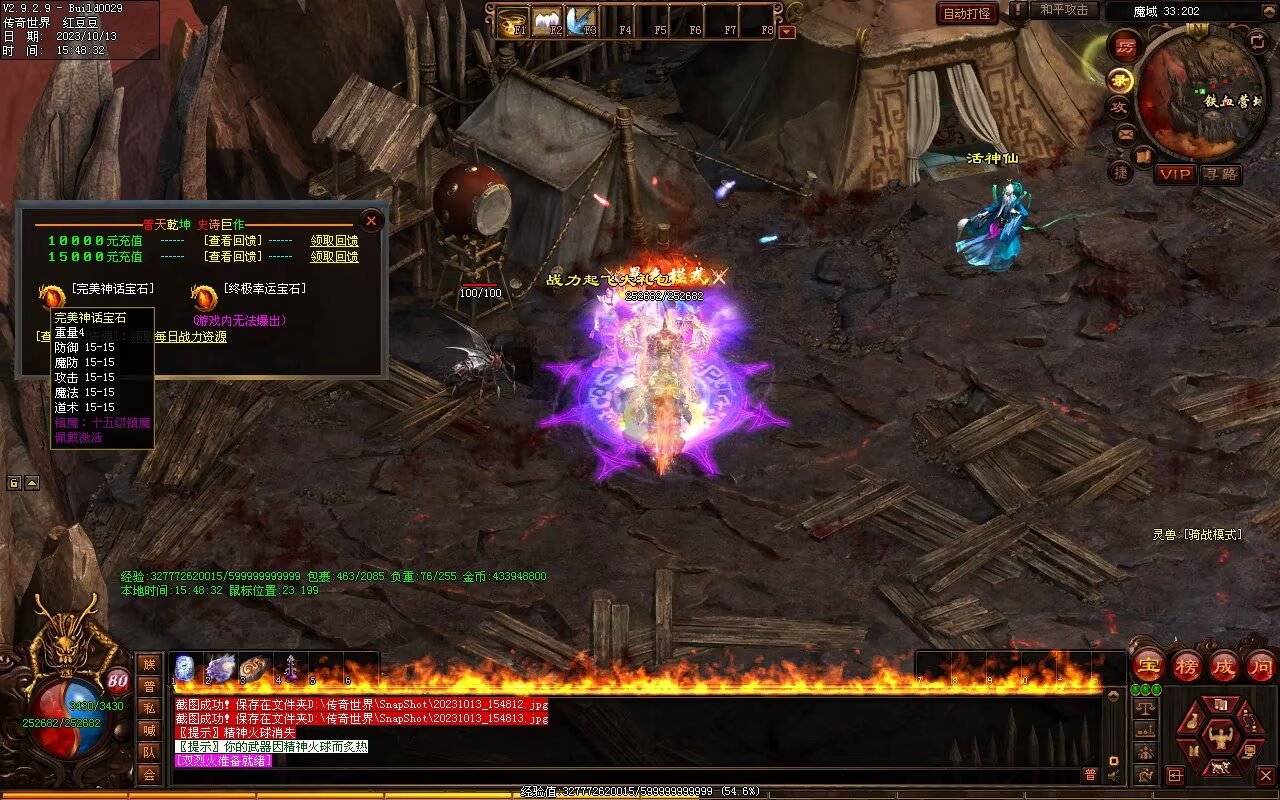This screenshot has width=1280, height=800.
Task: Use the dragon head item in slot 2
Action: tap(220, 668)
